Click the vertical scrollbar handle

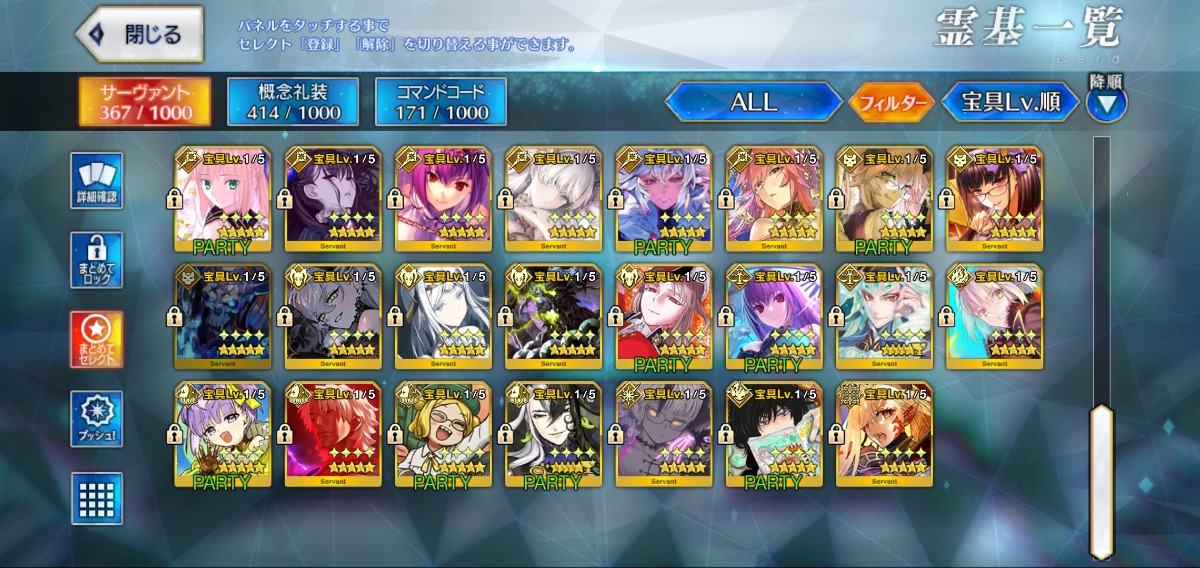(x=1101, y=480)
